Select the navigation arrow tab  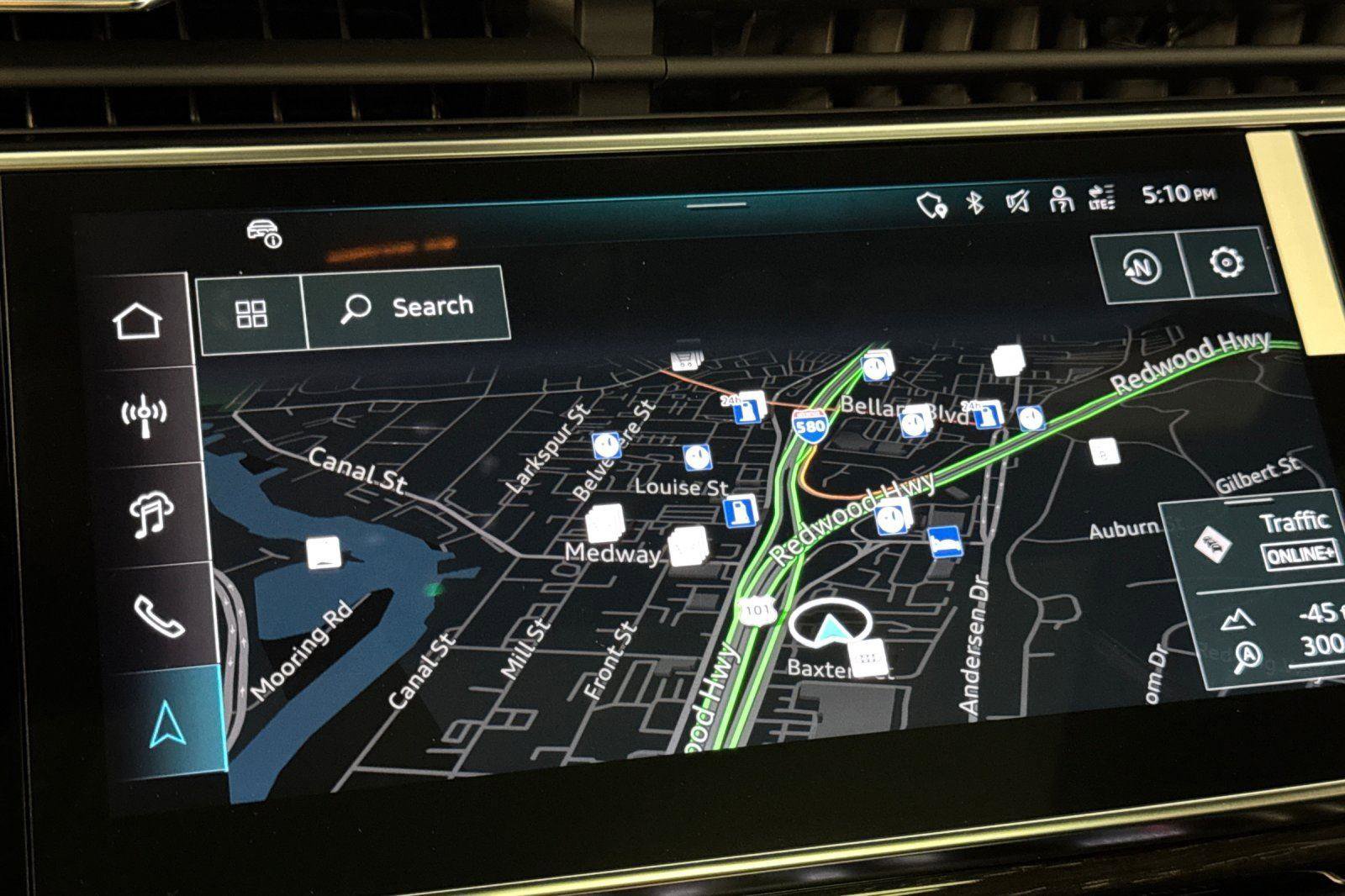pyautogui.click(x=167, y=725)
